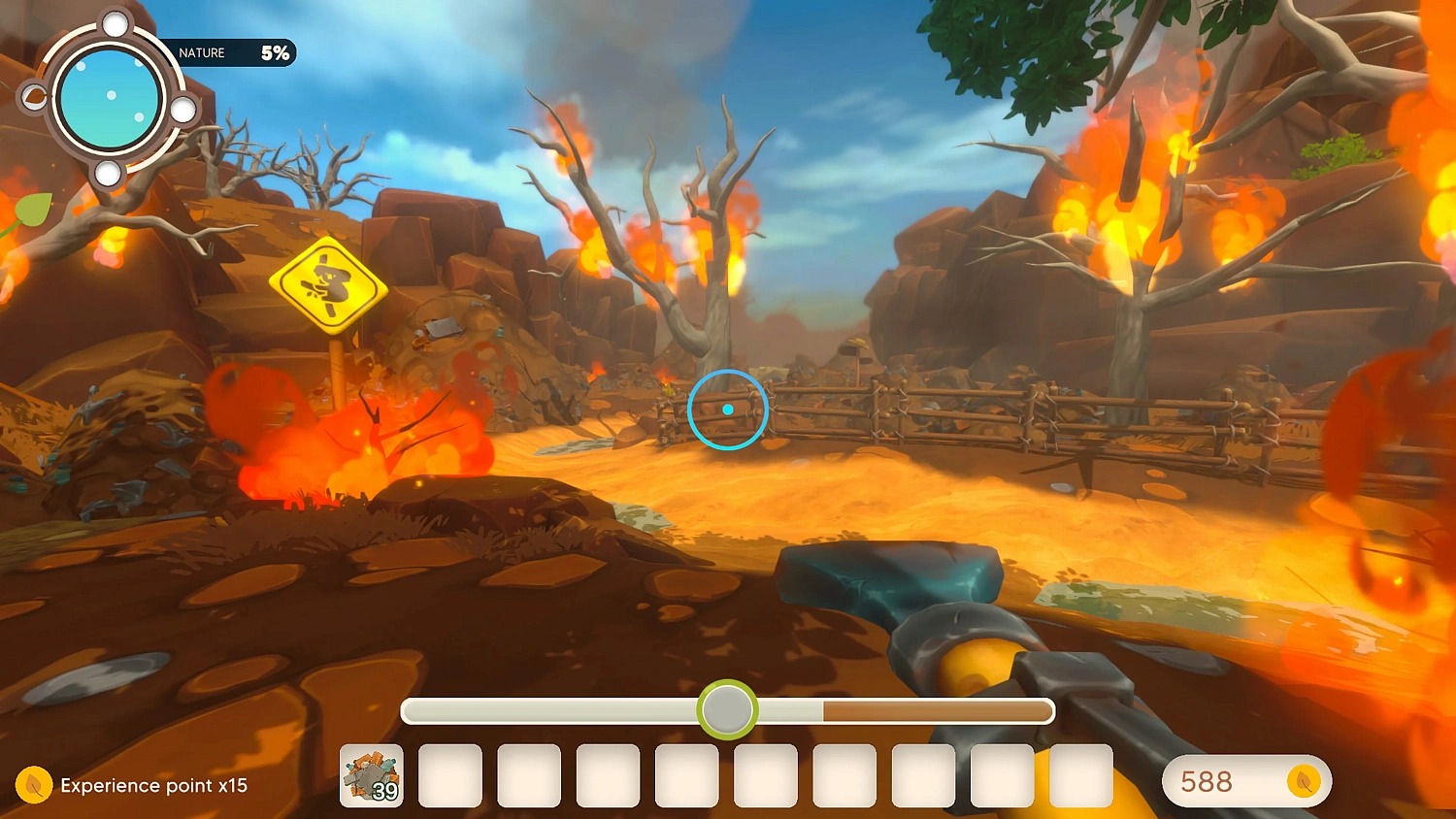
Task: Select the scrap pile hotbar slot
Action: pyautogui.click(x=372, y=775)
